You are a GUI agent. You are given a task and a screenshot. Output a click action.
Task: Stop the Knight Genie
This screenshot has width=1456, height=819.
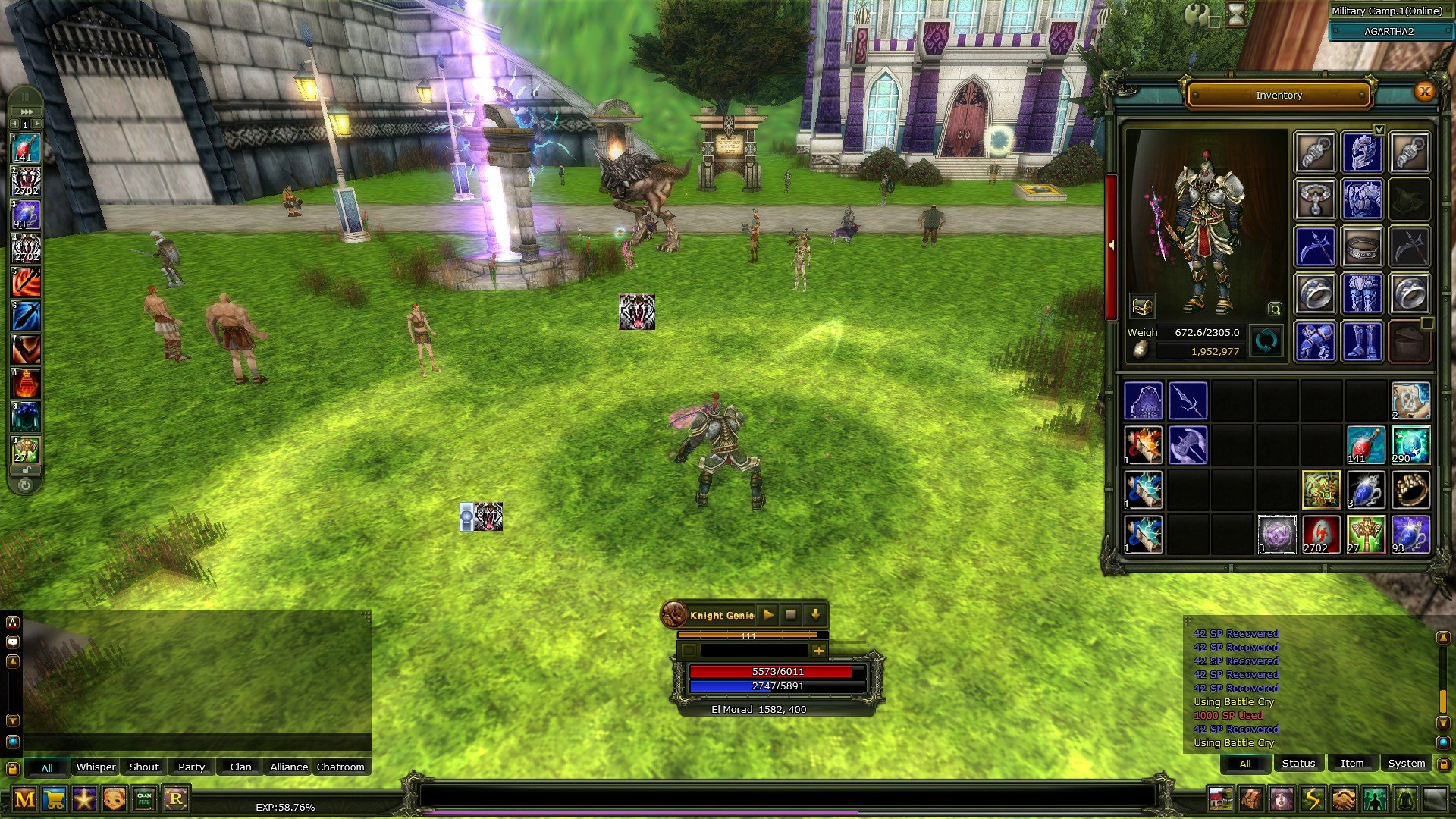pos(790,615)
